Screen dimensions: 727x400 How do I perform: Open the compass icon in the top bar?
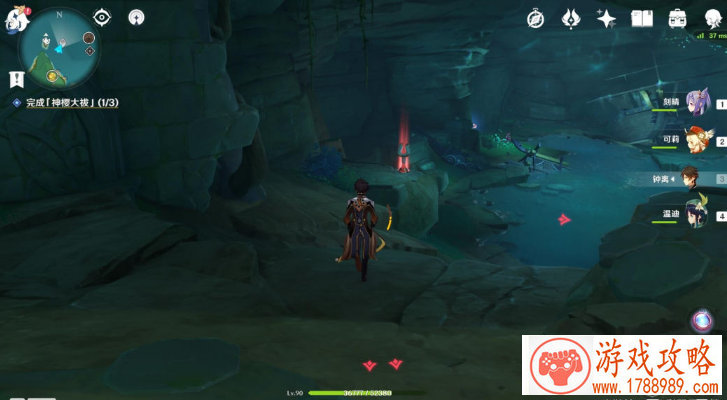coord(537,18)
